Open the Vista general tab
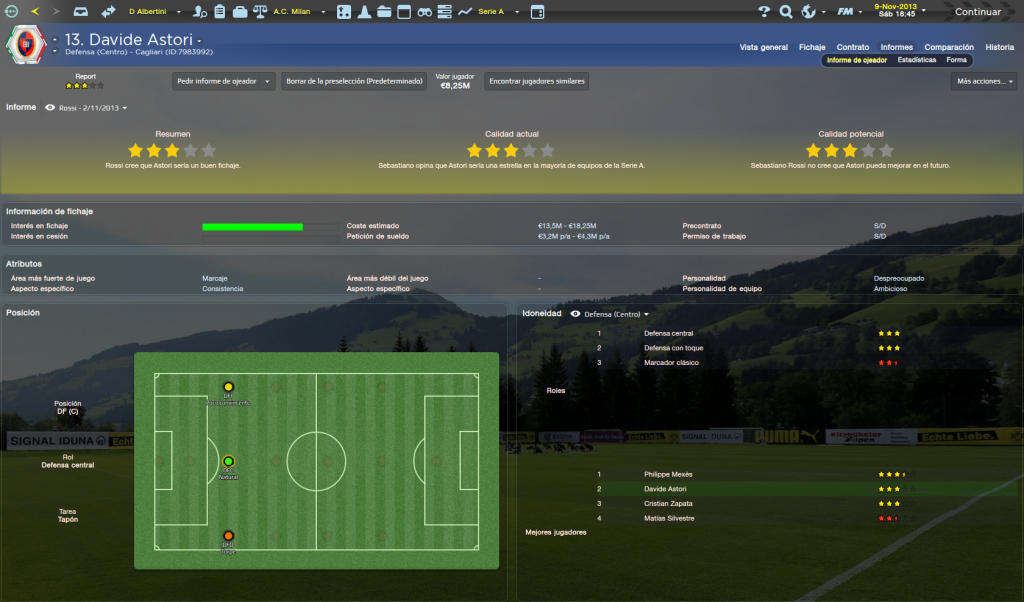Image resolution: width=1024 pixels, height=602 pixels. tap(763, 47)
